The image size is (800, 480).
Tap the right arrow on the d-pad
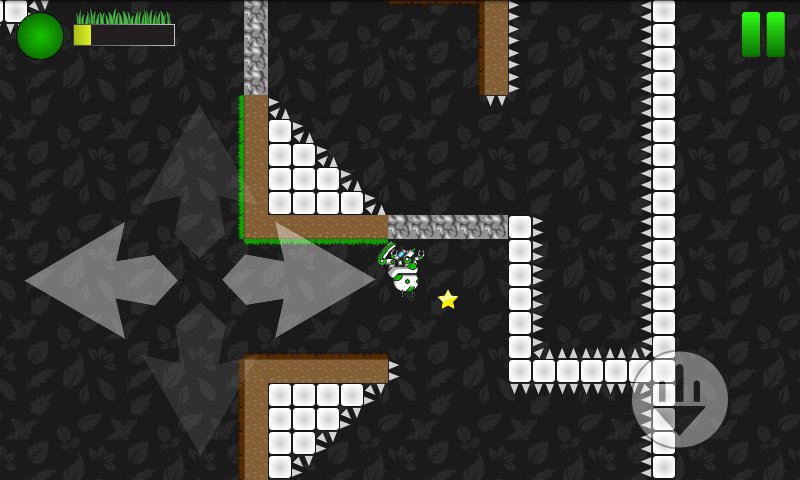click(x=300, y=280)
